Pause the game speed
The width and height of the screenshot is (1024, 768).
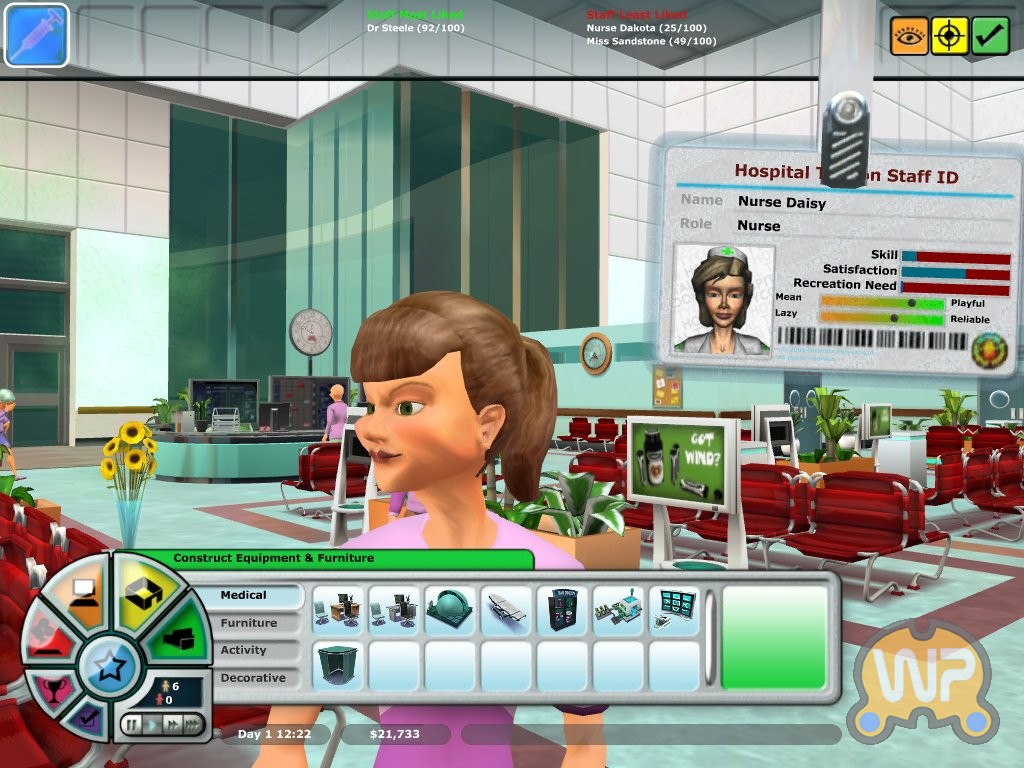pyautogui.click(x=131, y=723)
